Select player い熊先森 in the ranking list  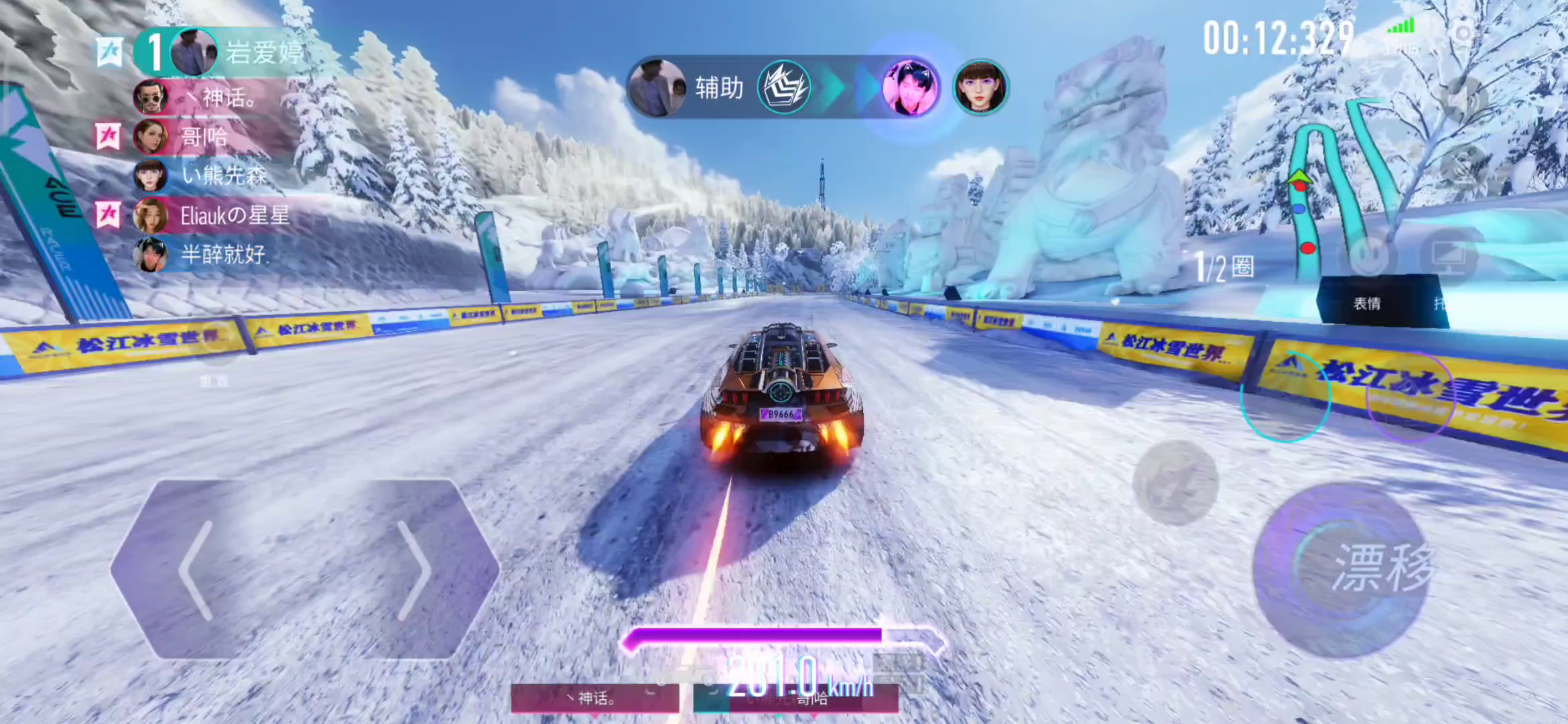223,176
